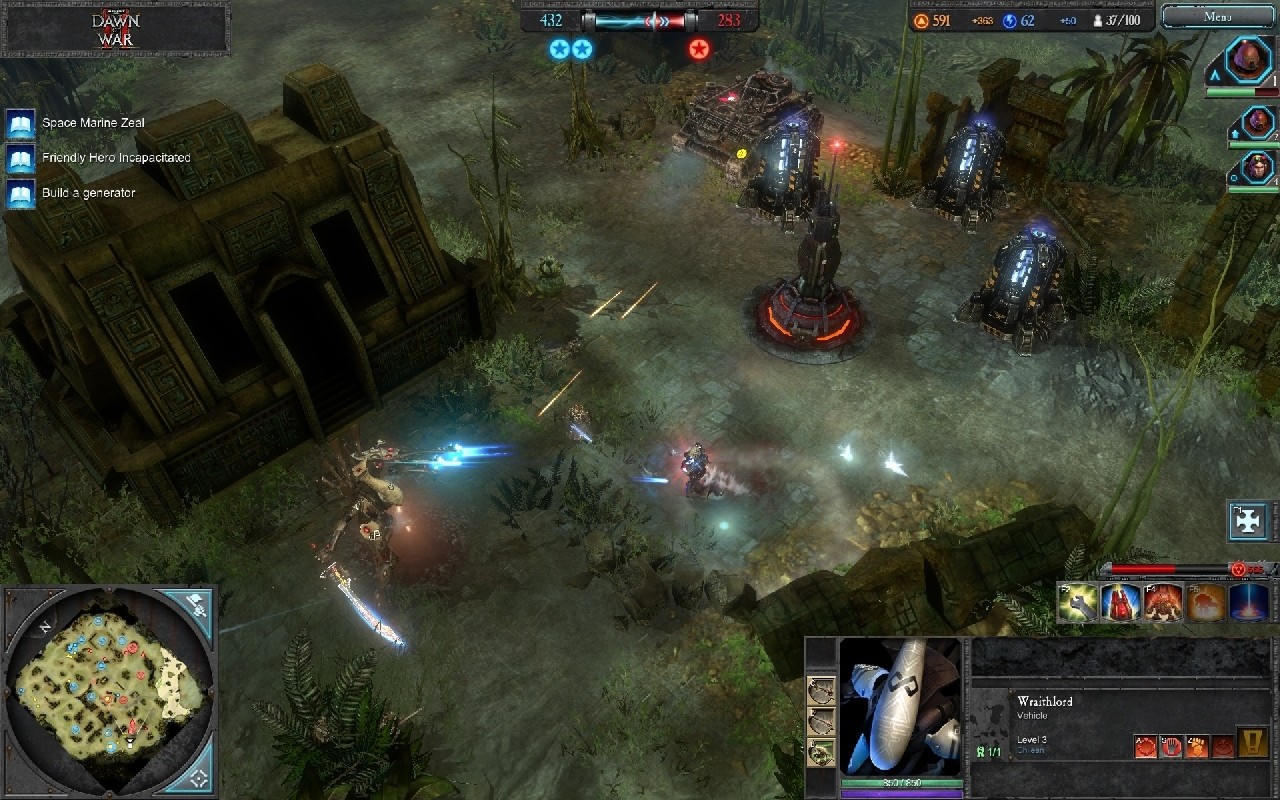Activate the green wrench repair ability
This screenshot has height=800, width=1280.
click(1078, 603)
